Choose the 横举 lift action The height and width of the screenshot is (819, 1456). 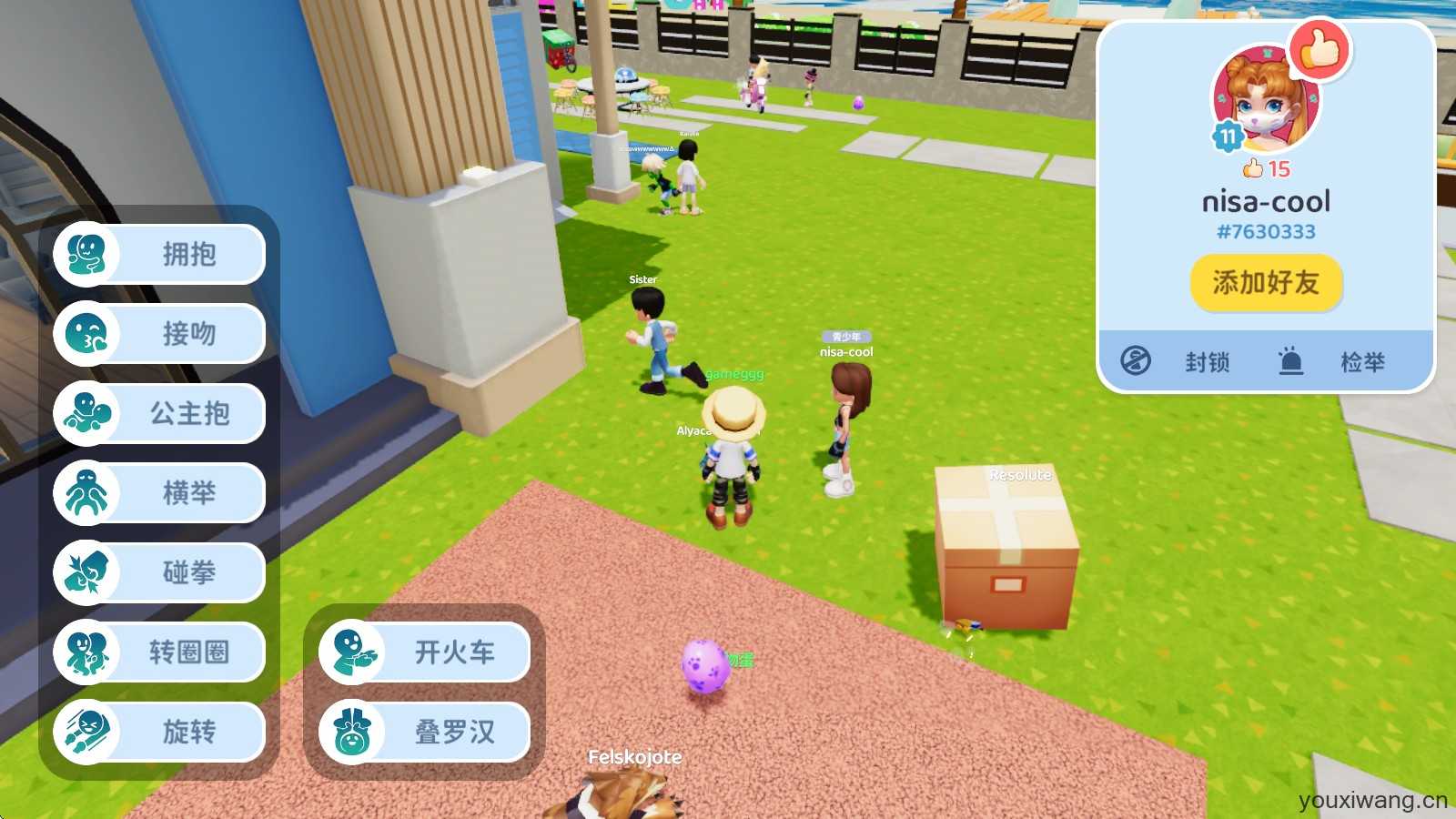pyautogui.click(x=160, y=493)
